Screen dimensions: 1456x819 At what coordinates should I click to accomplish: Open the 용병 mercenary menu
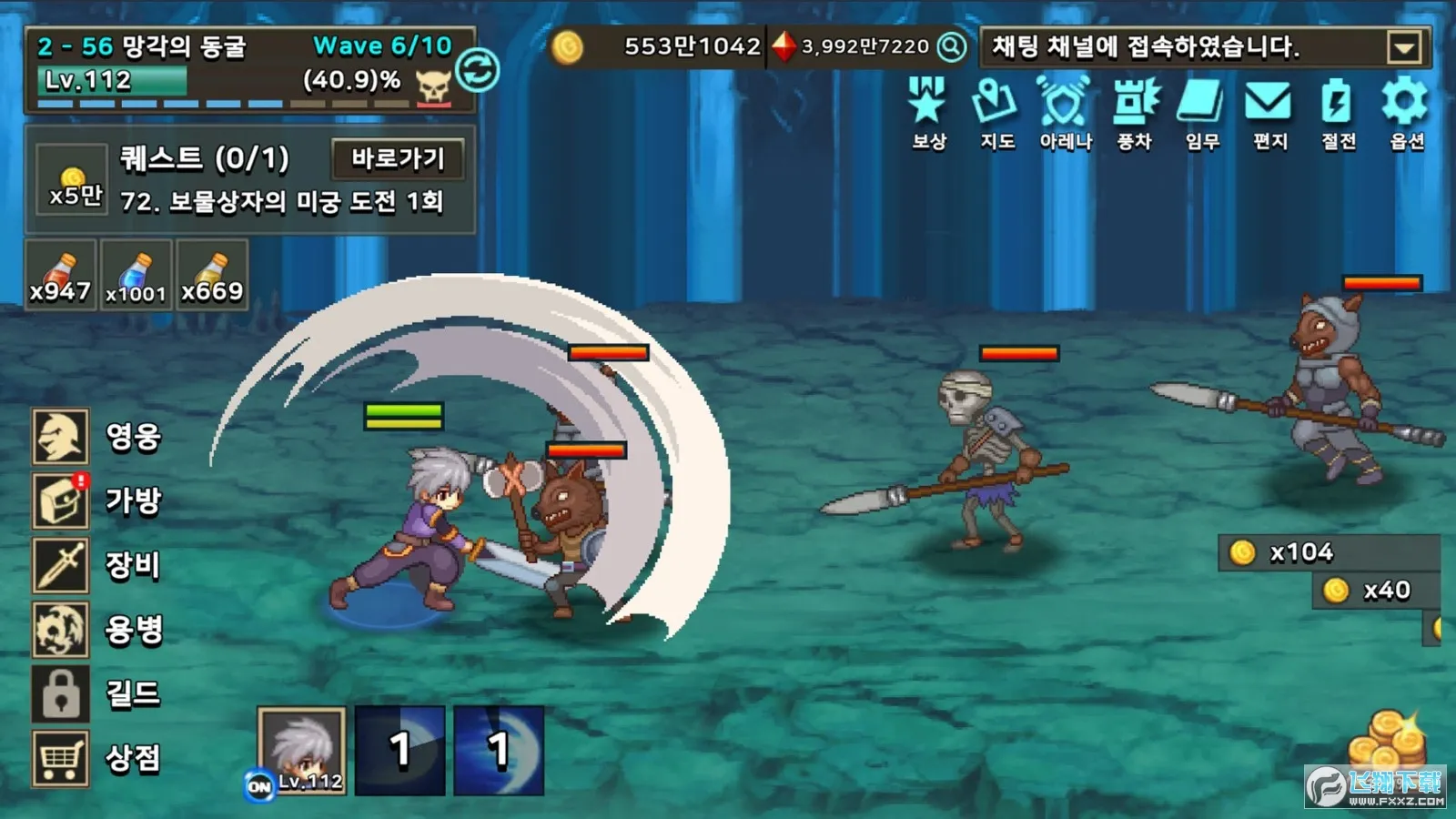(x=62, y=630)
